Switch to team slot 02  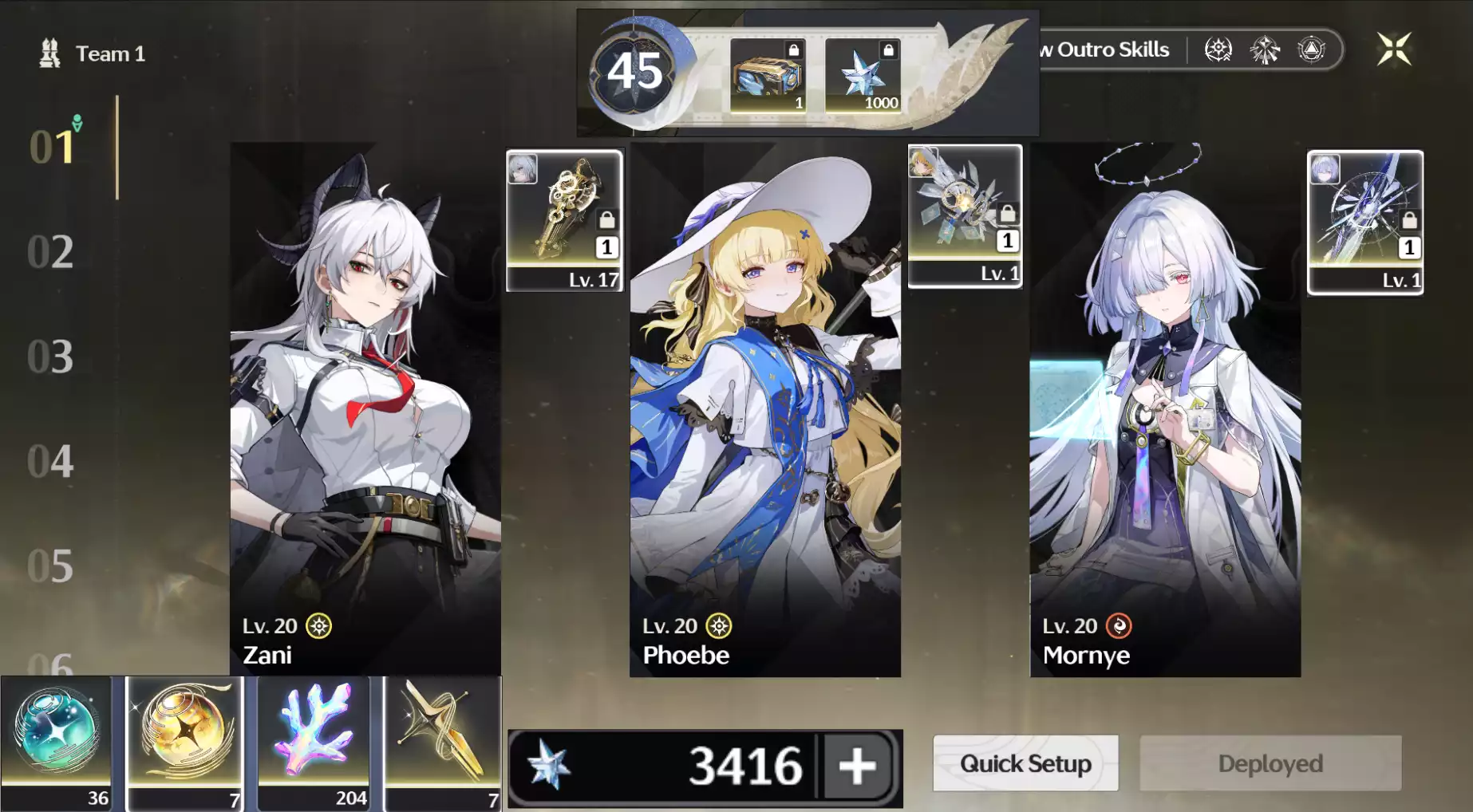pos(50,252)
